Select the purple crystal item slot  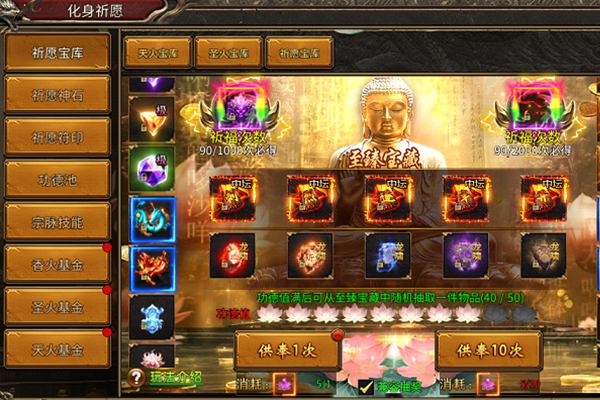pyautogui.click(x=152, y=167)
